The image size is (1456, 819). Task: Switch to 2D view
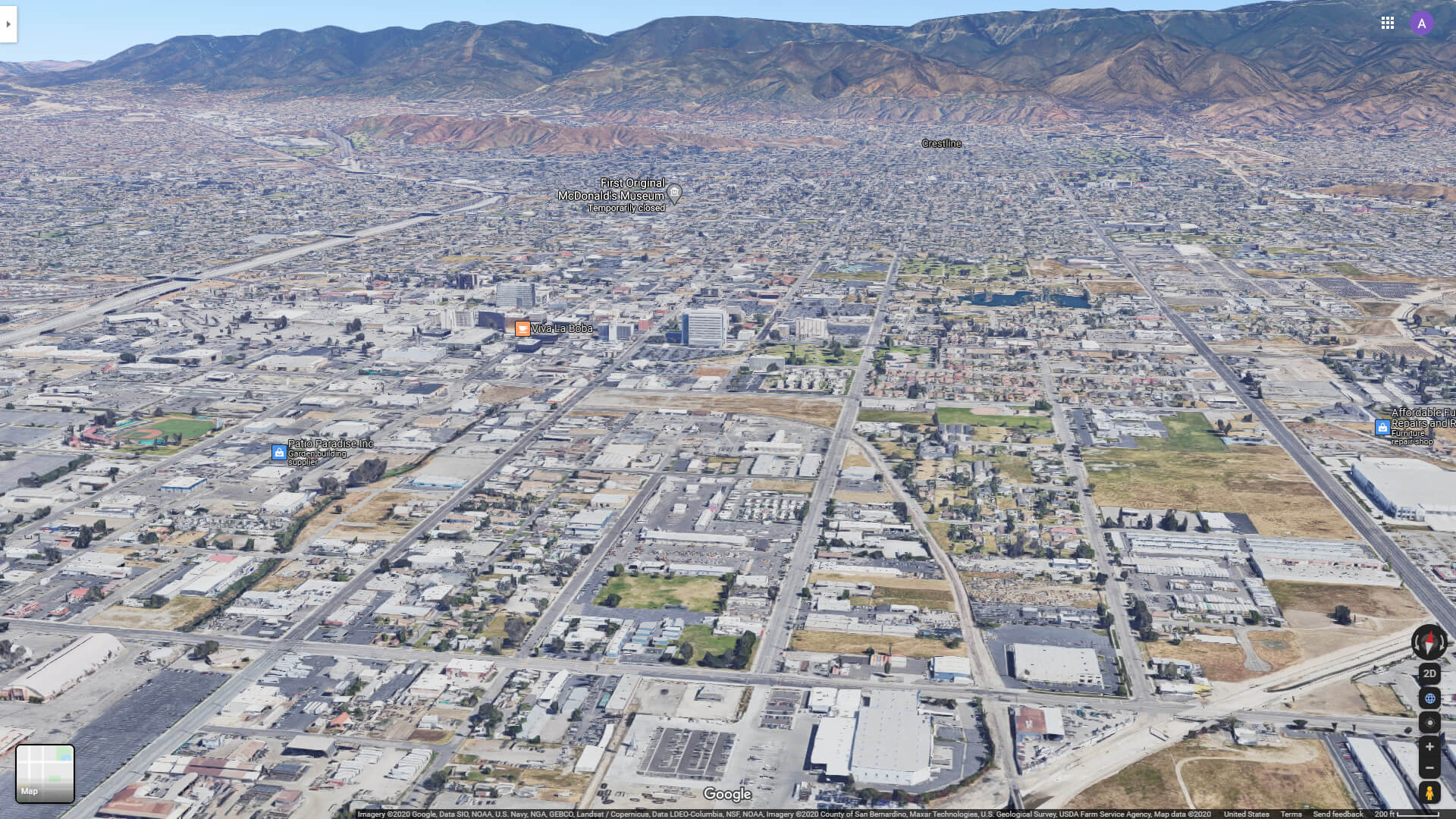(x=1429, y=673)
